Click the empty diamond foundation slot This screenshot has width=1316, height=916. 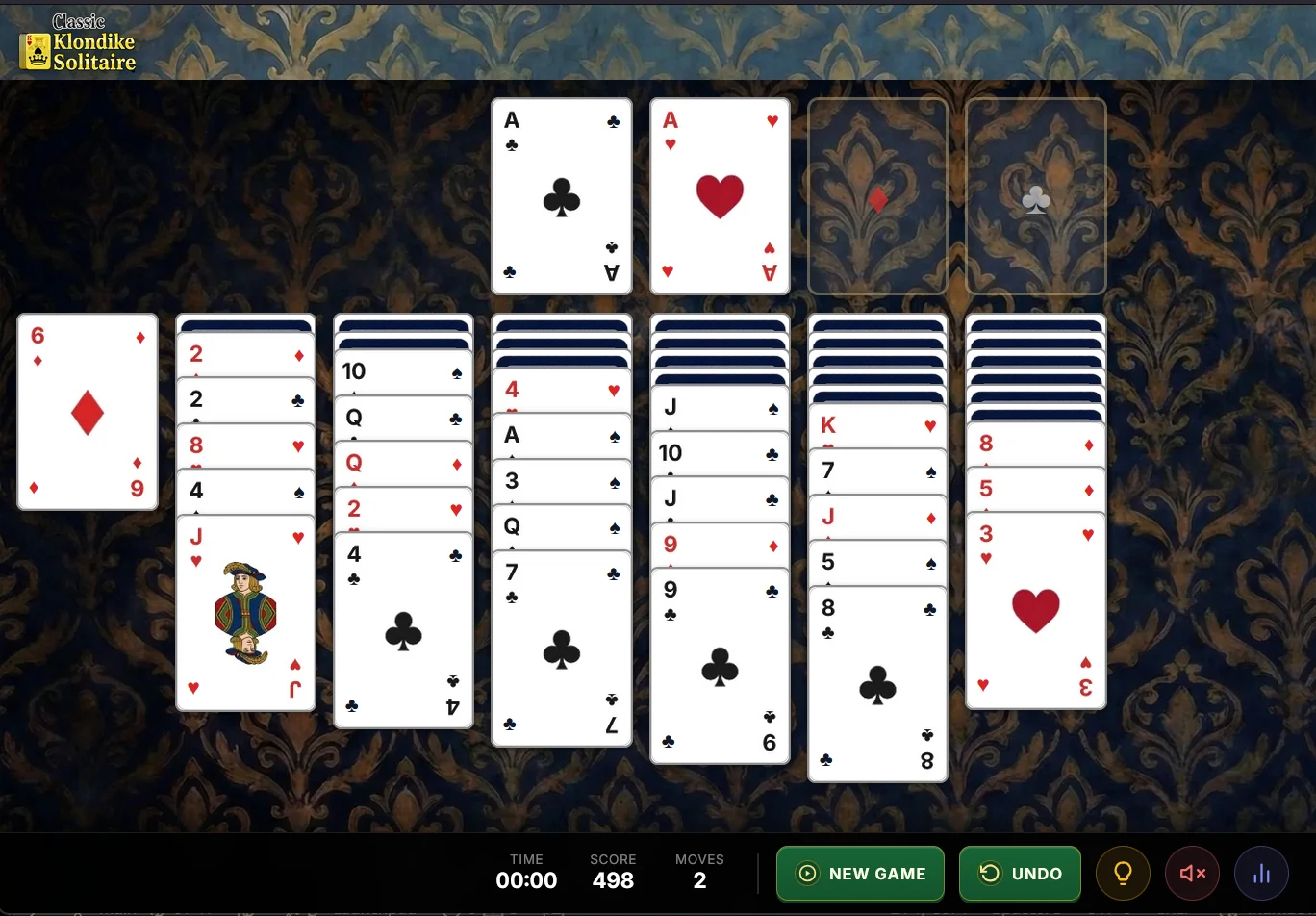coord(876,195)
